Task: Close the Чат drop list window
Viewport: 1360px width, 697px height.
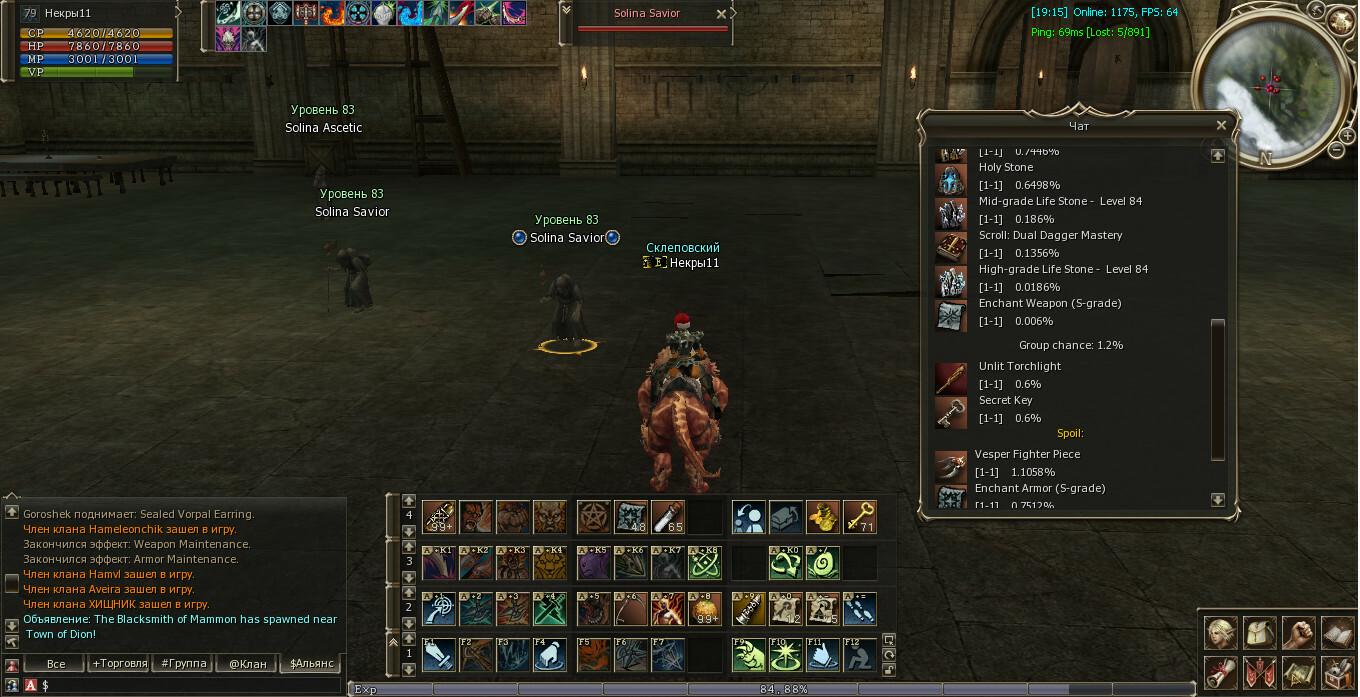Action: 1221,125
